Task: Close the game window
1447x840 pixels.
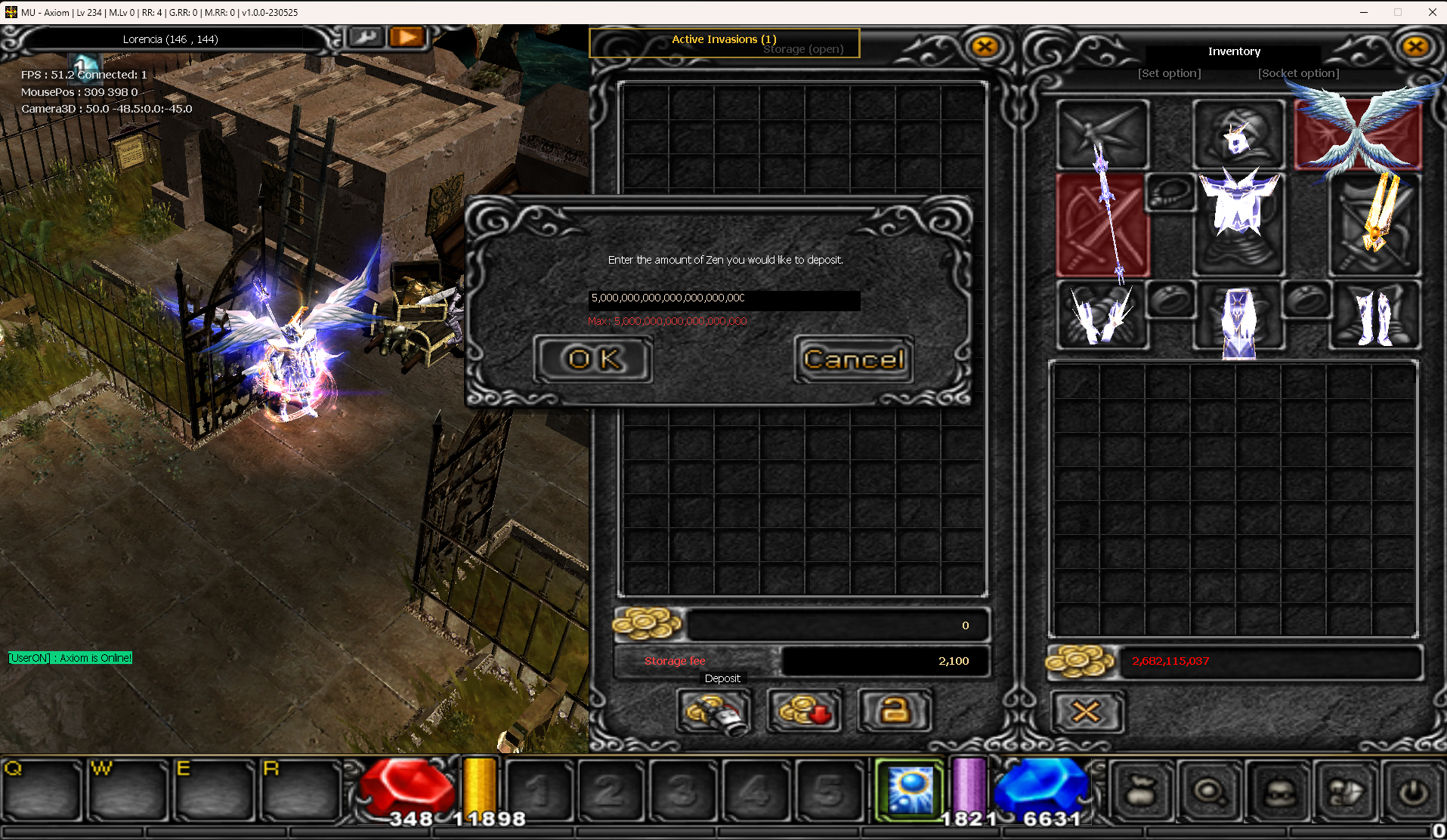Action: [1432, 12]
